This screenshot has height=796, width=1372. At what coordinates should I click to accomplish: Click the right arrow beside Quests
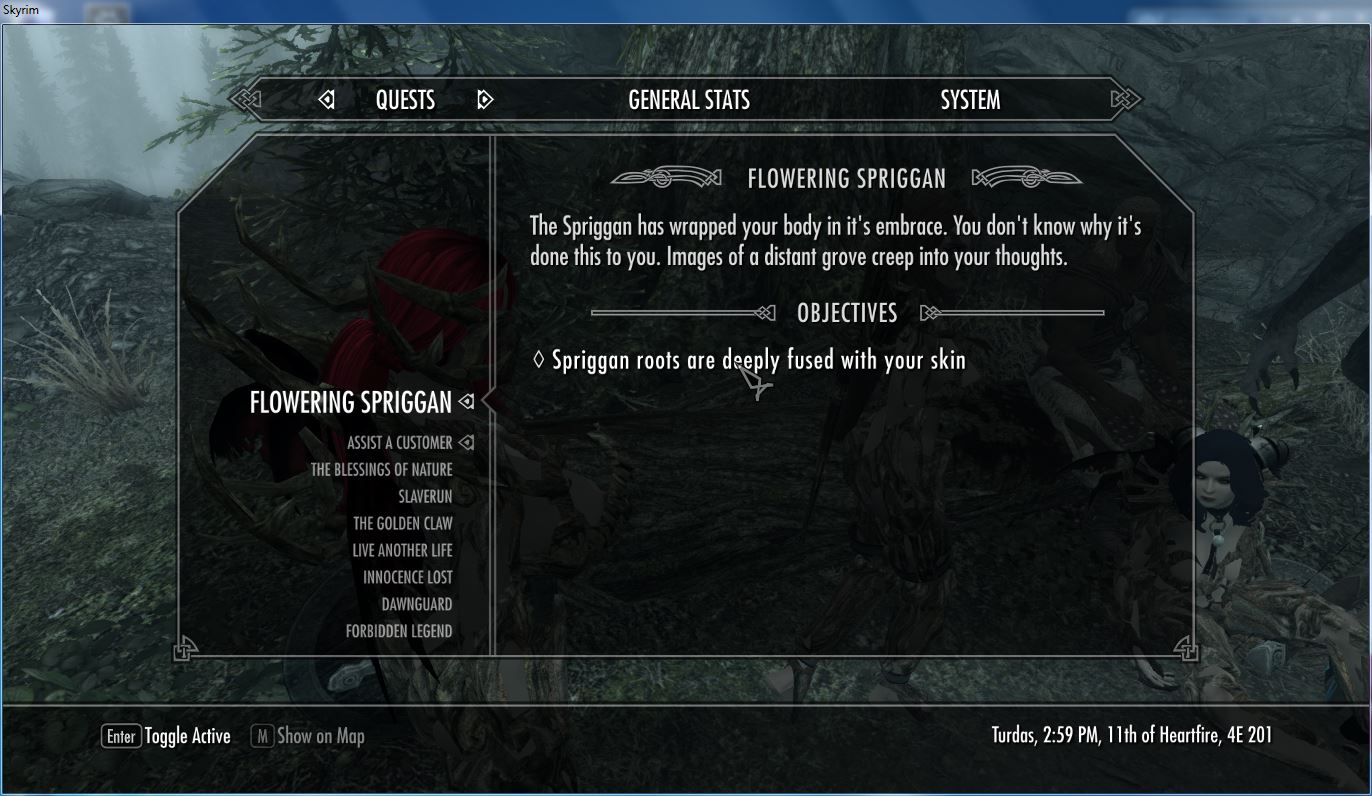tap(485, 100)
